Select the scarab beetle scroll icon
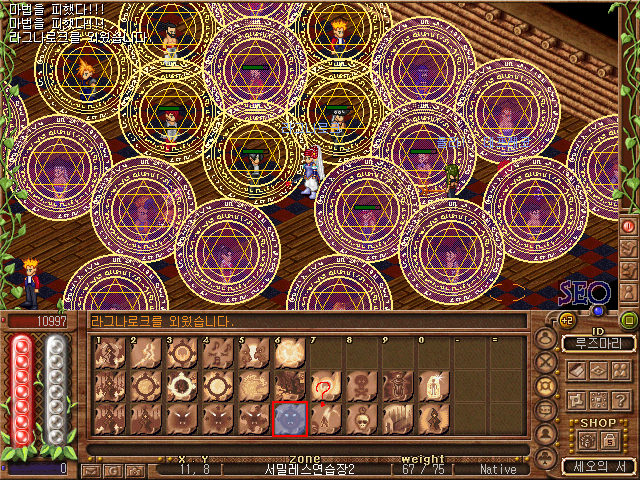 (395, 386)
